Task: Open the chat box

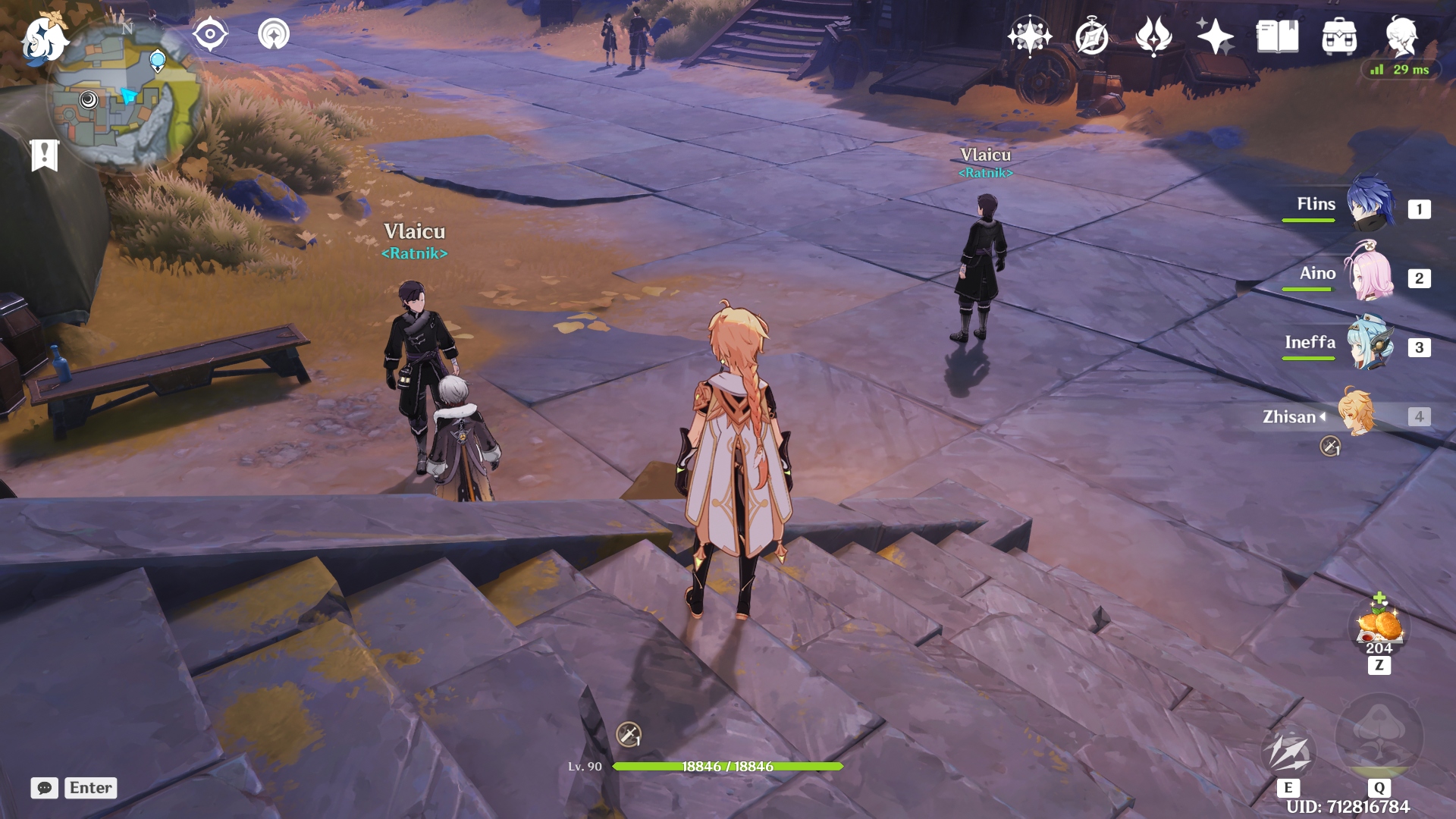Action: 45,788
